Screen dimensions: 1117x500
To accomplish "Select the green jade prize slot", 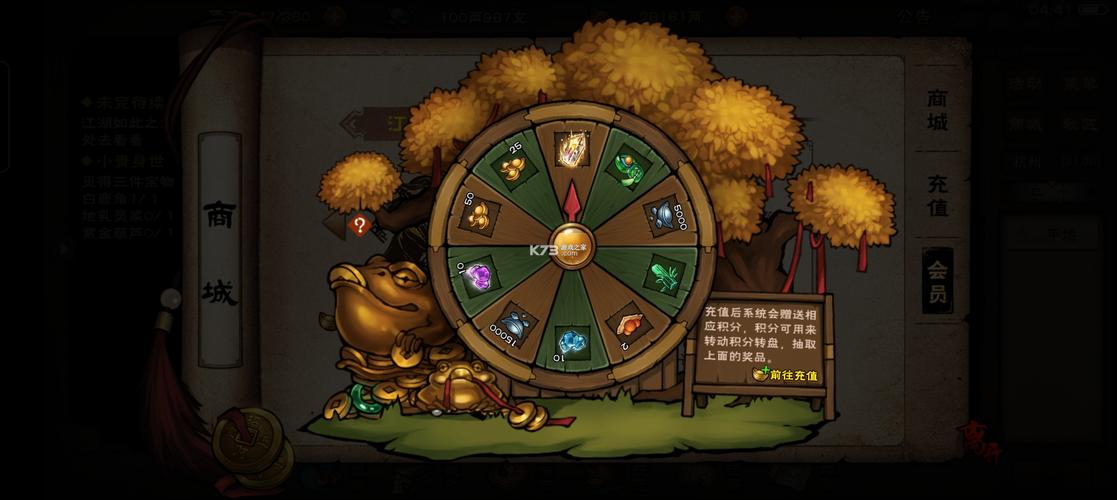I will point(627,165).
